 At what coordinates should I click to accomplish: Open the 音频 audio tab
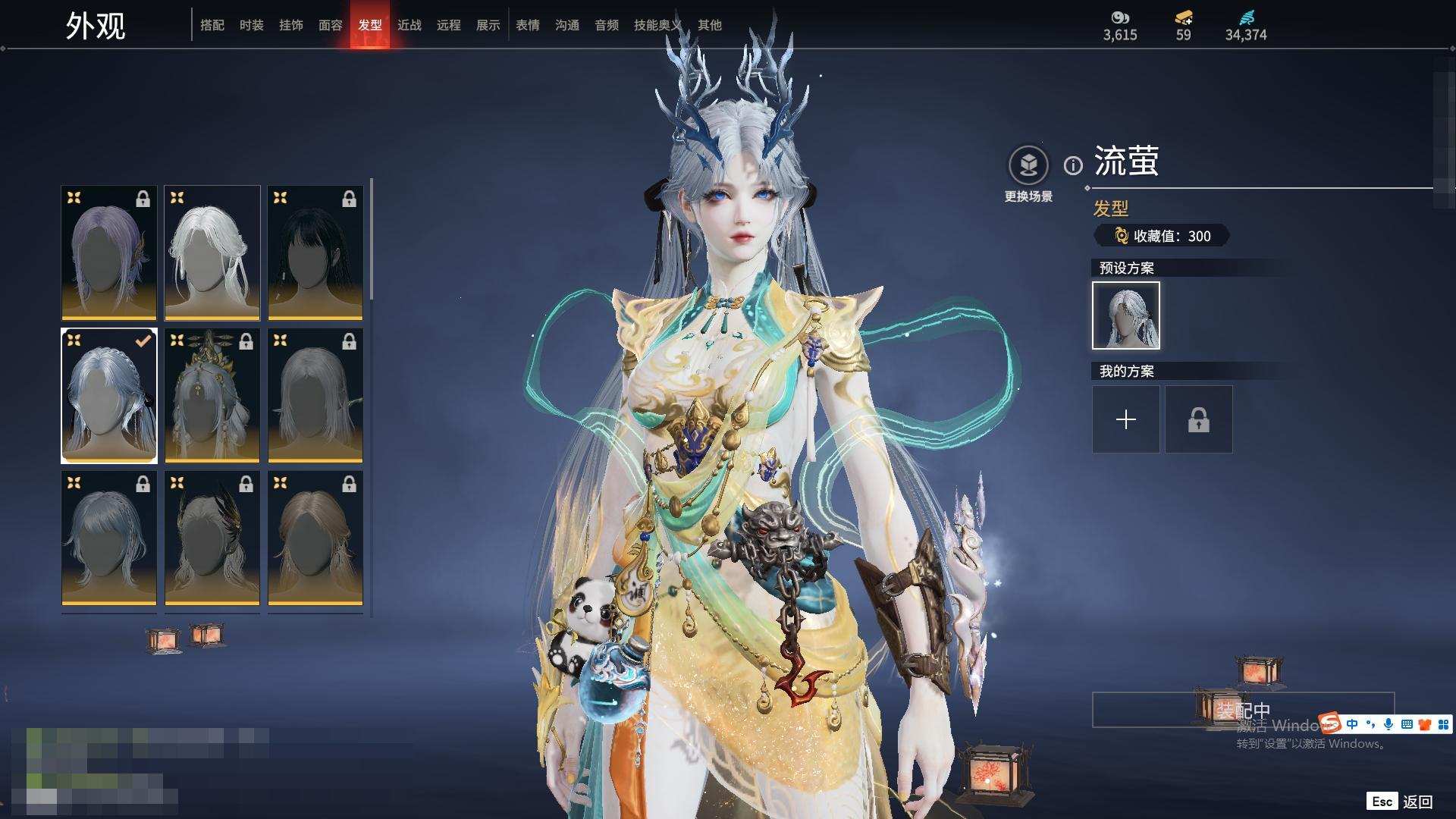(607, 25)
